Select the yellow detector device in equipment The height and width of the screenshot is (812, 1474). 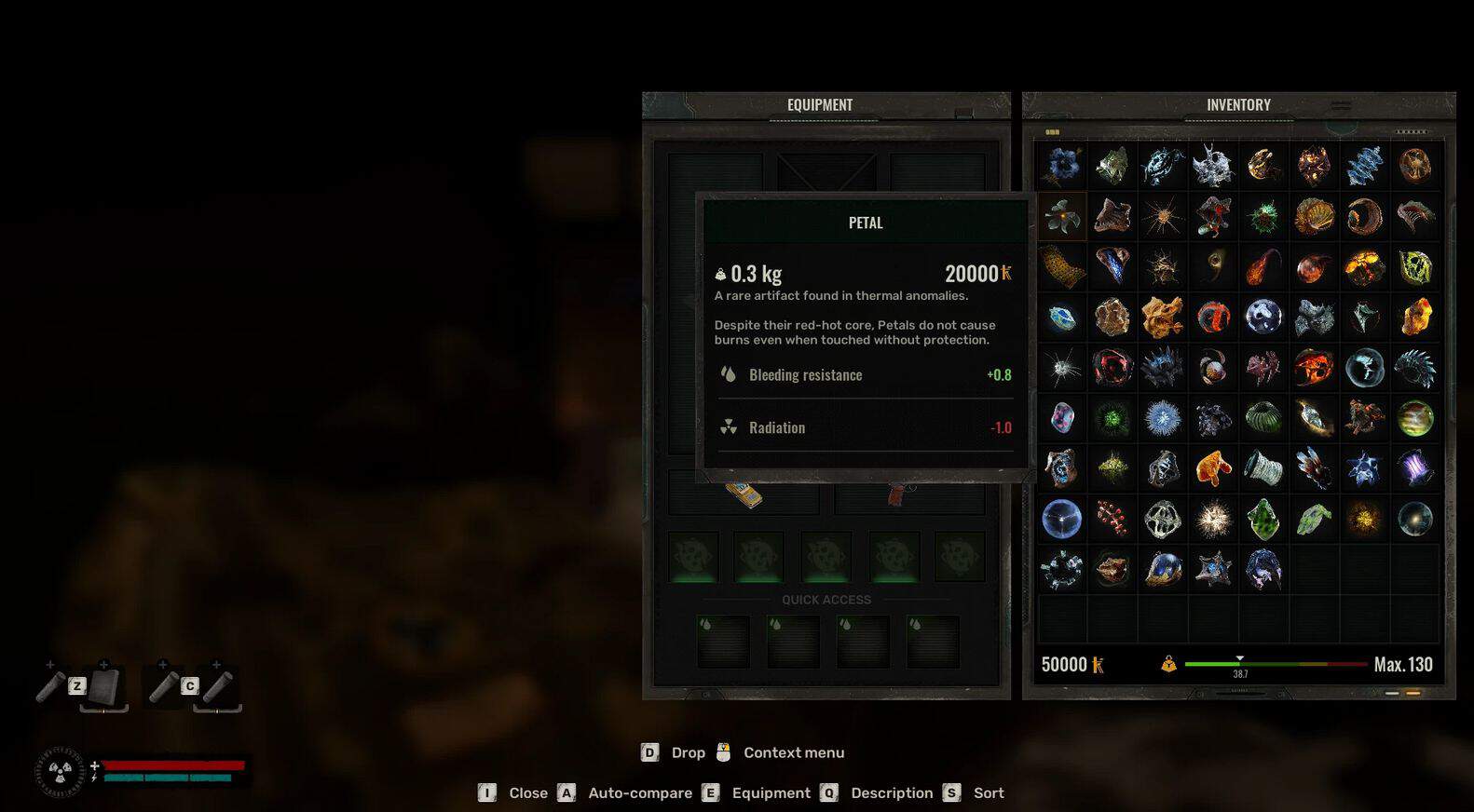pyautogui.click(x=744, y=494)
